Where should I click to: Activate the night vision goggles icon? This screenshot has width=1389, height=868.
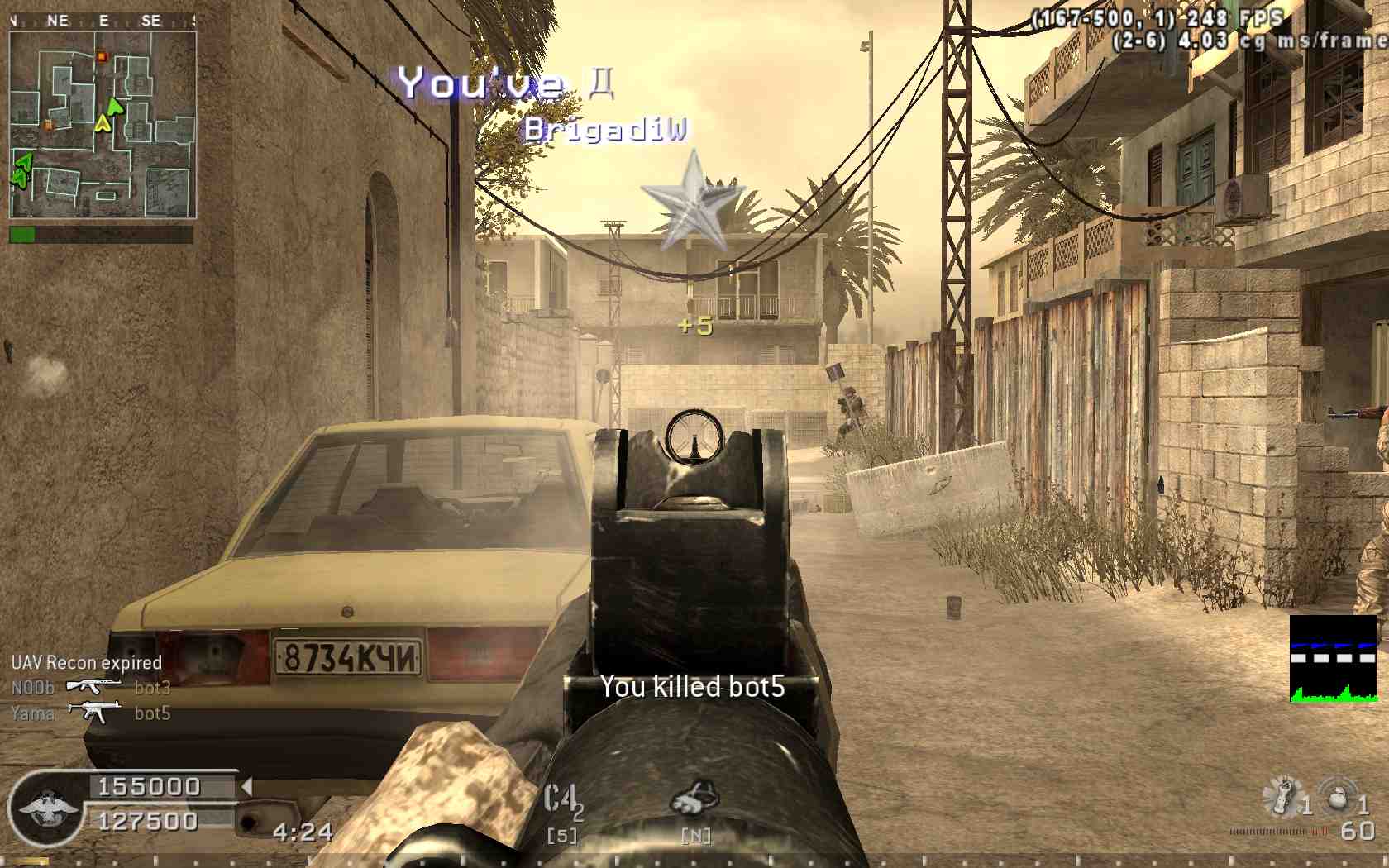[x=694, y=799]
